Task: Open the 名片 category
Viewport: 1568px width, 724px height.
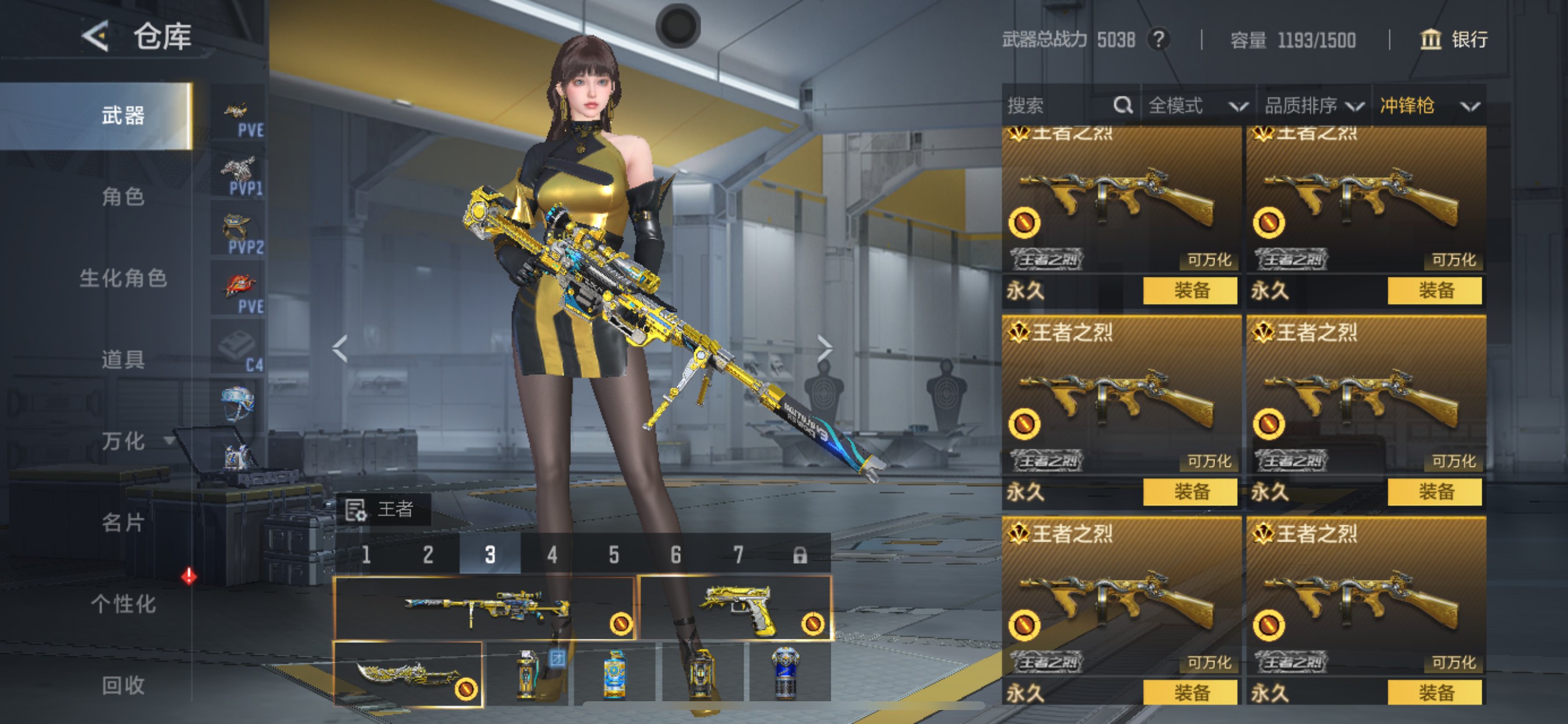Action: pos(123,522)
